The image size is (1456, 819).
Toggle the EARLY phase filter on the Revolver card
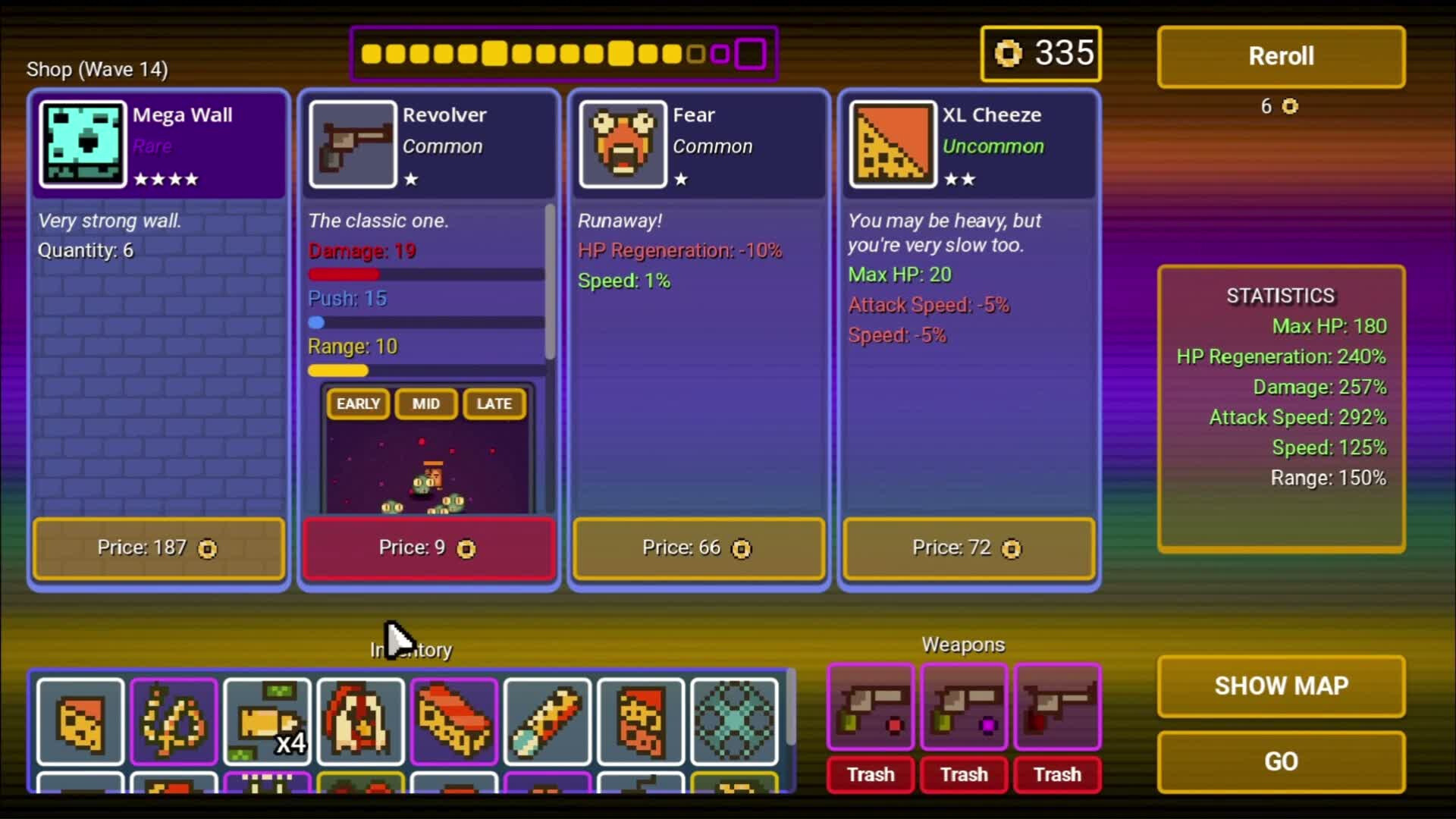356,404
